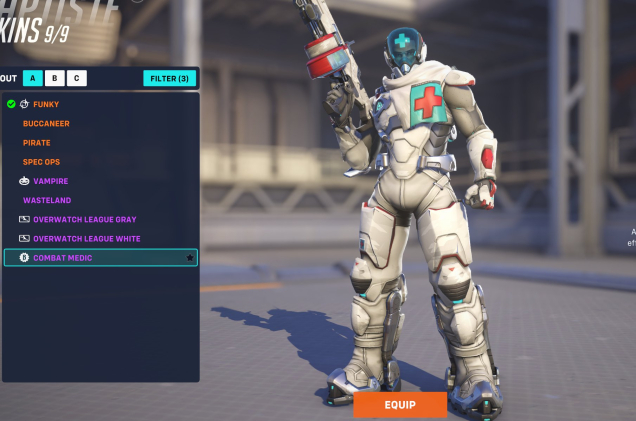Viewport: 636px width, 421px height.
Task: Equip the selected Combat Medic skin
Action: click(399, 405)
